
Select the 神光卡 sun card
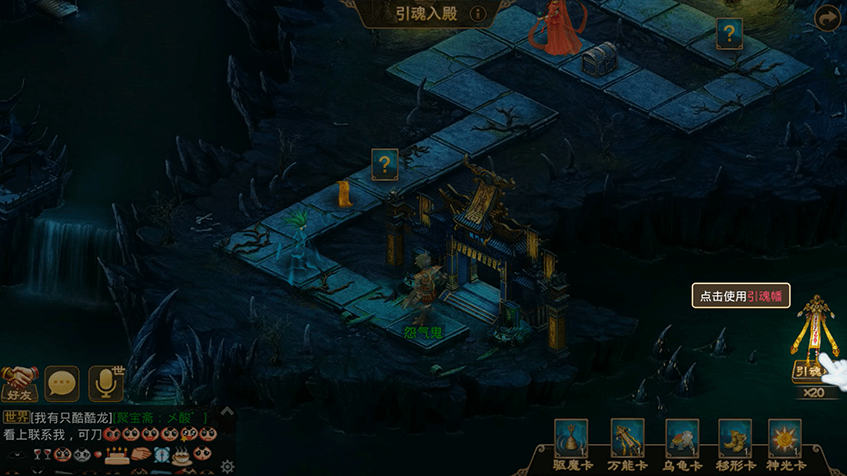[785, 440]
